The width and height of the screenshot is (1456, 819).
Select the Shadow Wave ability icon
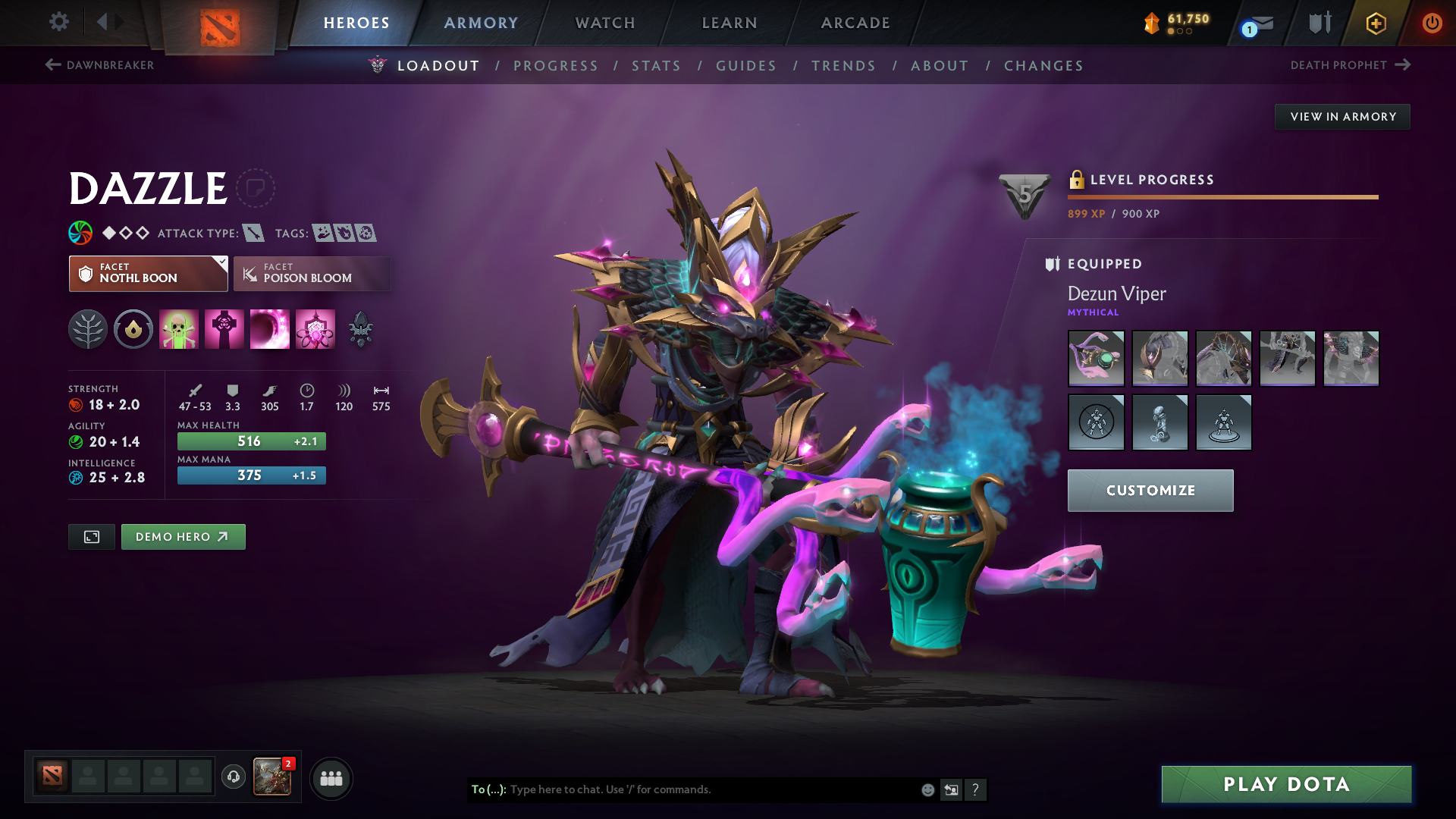pyautogui.click(x=270, y=329)
